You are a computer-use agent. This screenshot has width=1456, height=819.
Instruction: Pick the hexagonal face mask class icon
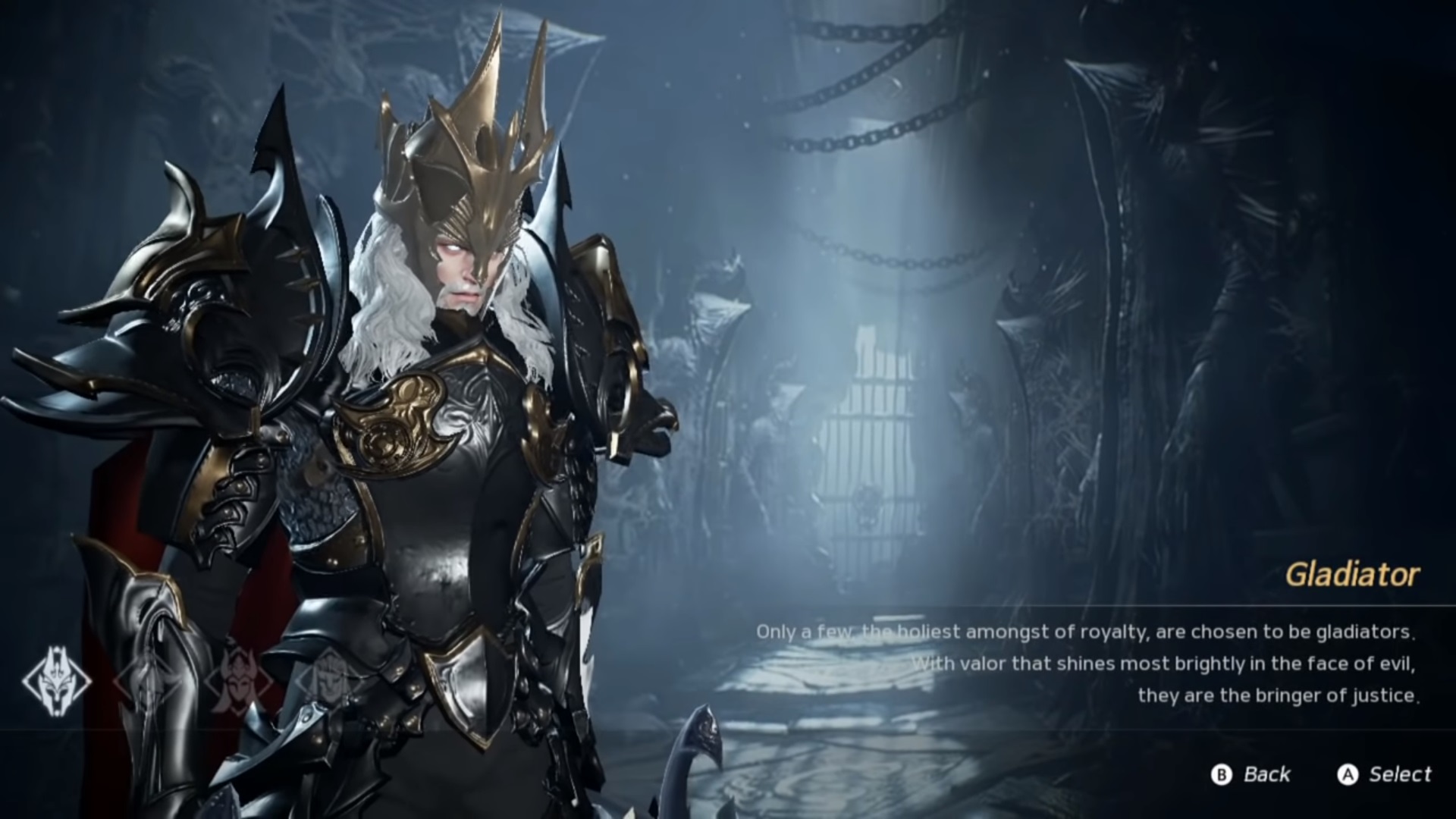329,675
